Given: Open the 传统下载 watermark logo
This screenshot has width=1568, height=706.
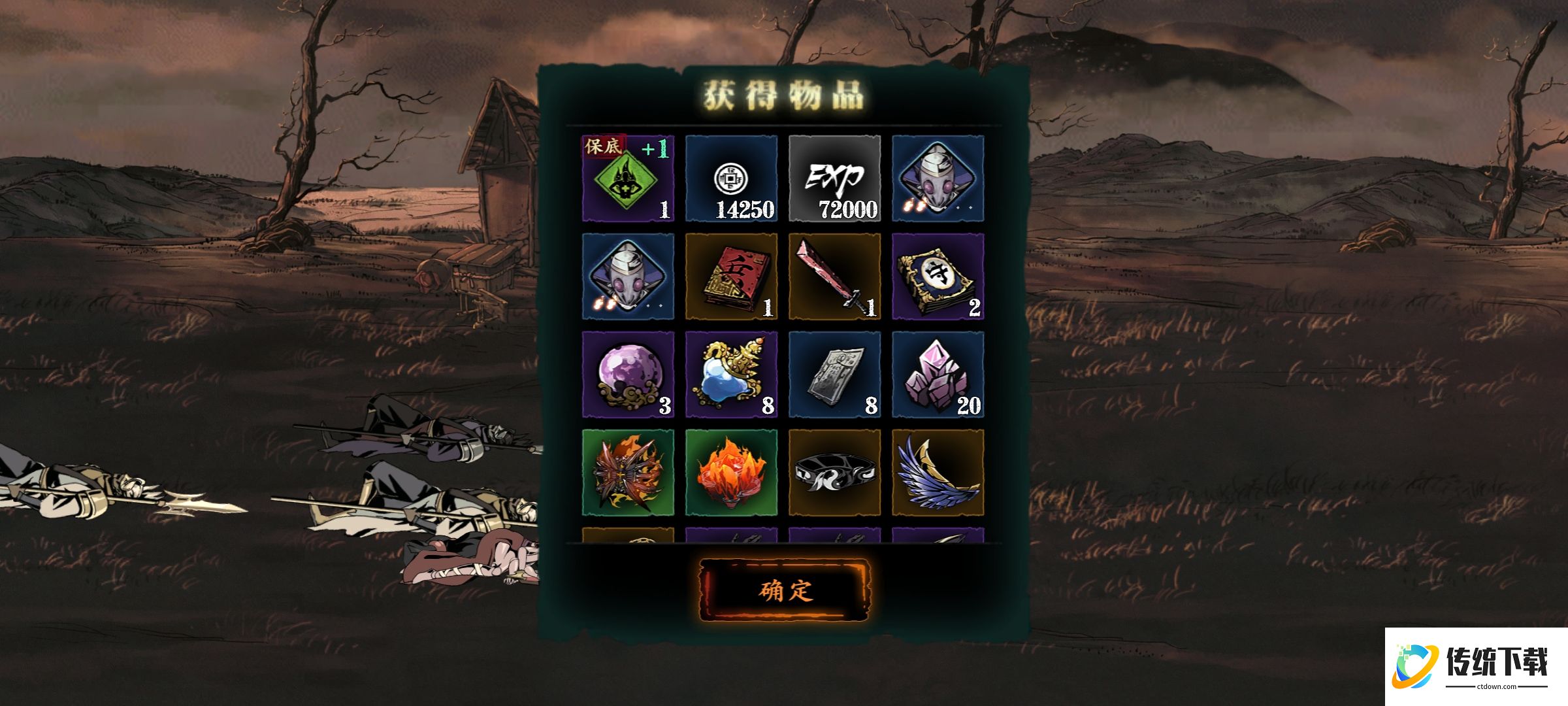Looking at the screenshot, I should [x=1475, y=667].
